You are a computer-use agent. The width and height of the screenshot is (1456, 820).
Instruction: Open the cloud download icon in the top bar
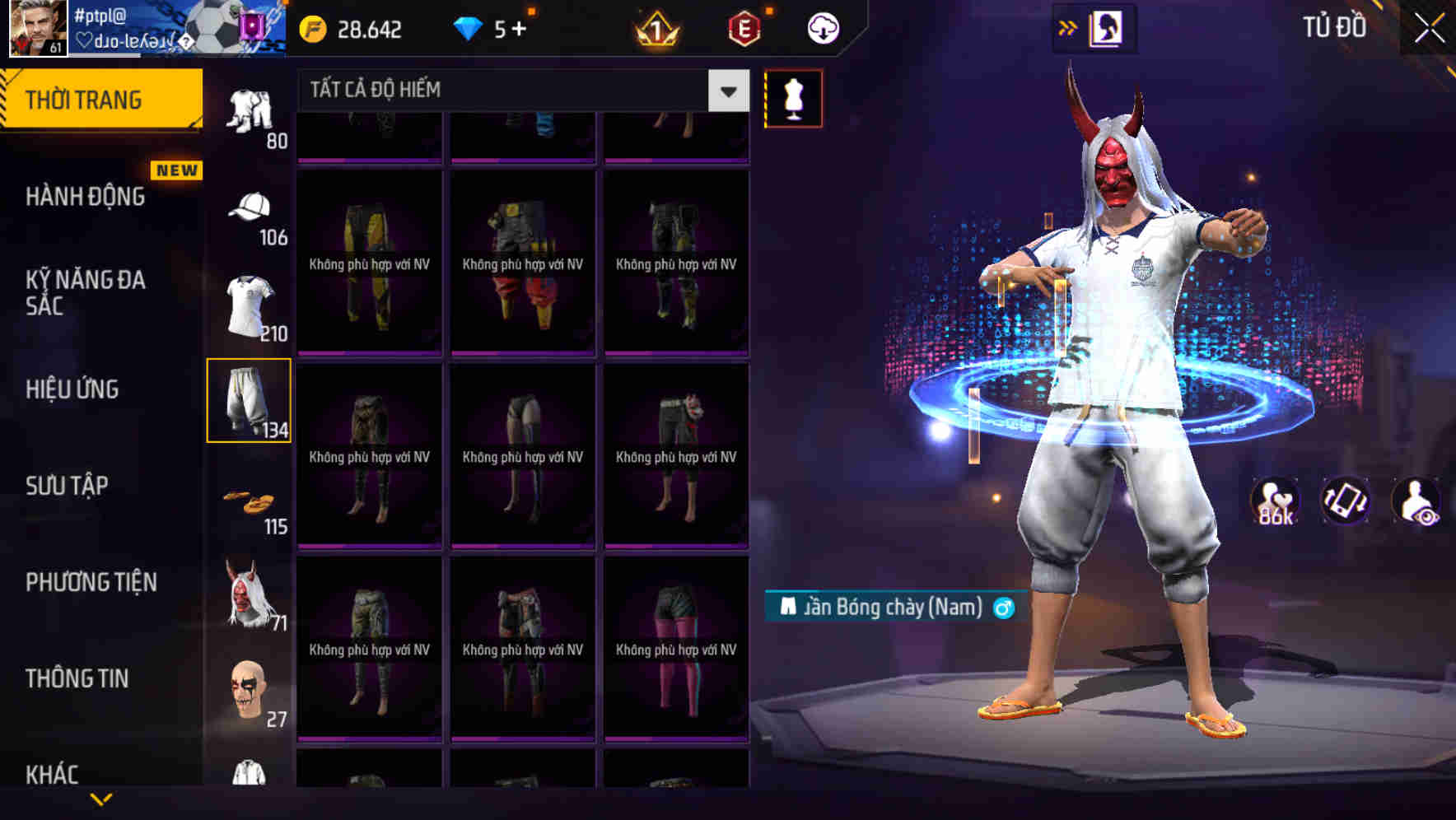(822, 27)
